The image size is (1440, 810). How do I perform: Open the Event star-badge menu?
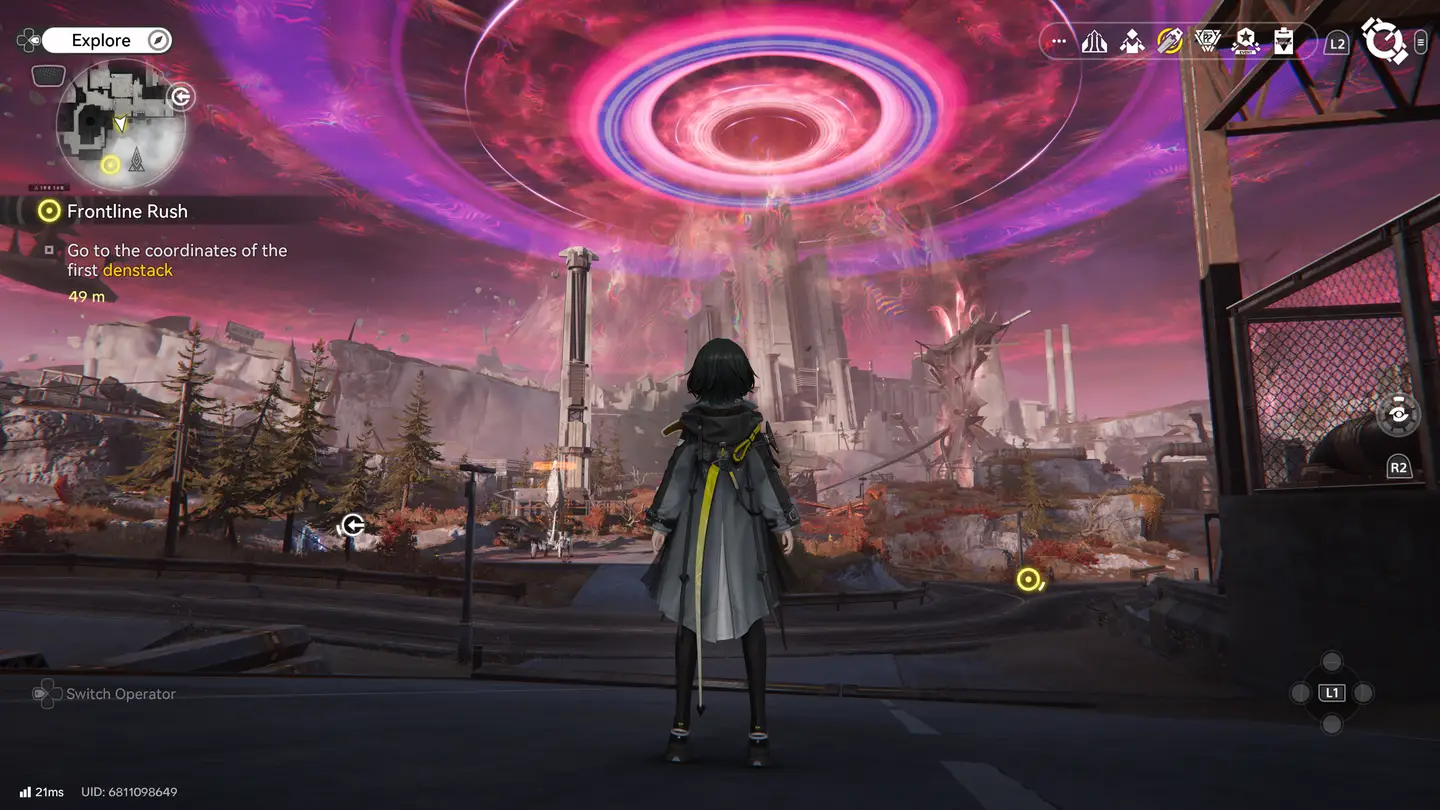click(x=1246, y=42)
